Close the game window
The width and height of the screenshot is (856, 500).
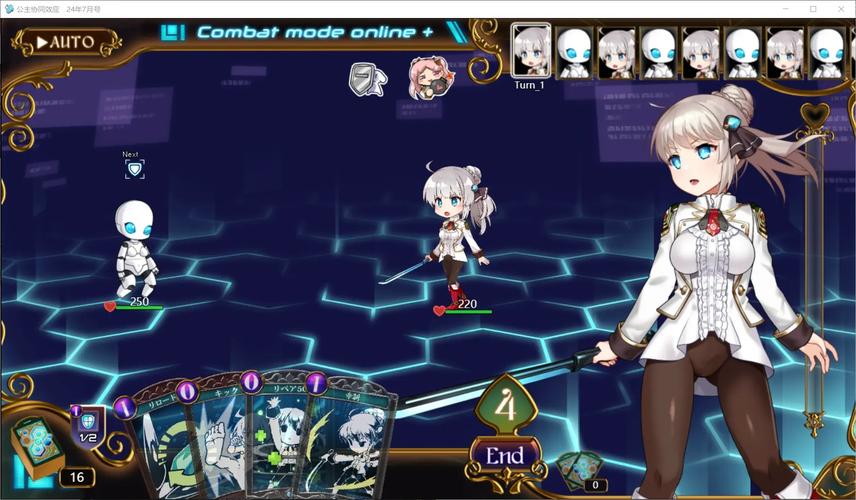coord(841,9)
